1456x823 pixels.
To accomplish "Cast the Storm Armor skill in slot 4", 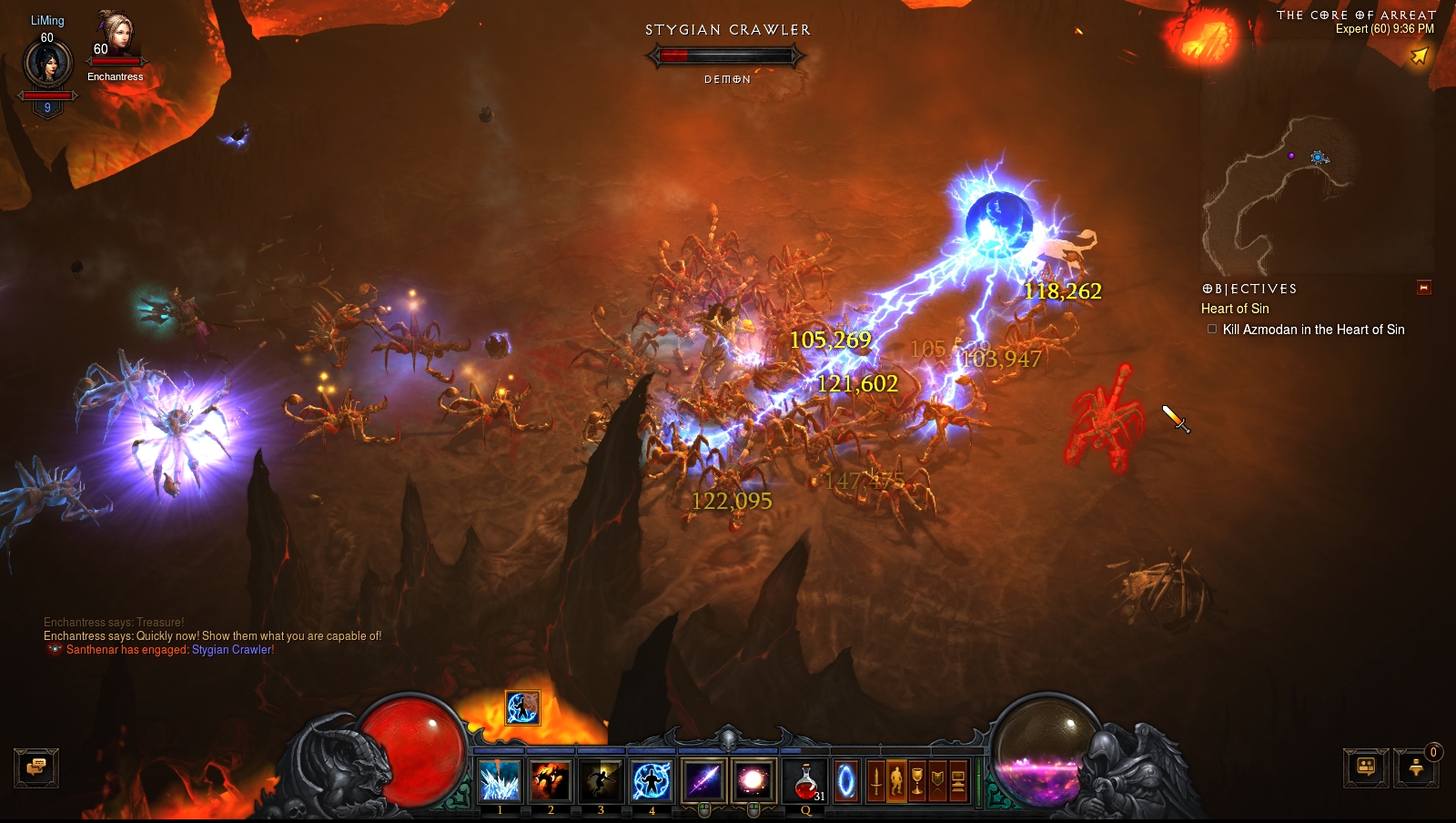I will pyautogui.click(x=652, y=781).
